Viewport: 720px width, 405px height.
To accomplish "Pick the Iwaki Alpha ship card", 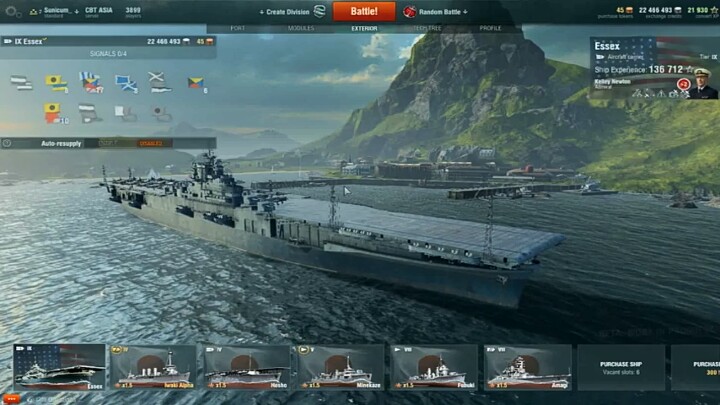I will tap(153, 366).
